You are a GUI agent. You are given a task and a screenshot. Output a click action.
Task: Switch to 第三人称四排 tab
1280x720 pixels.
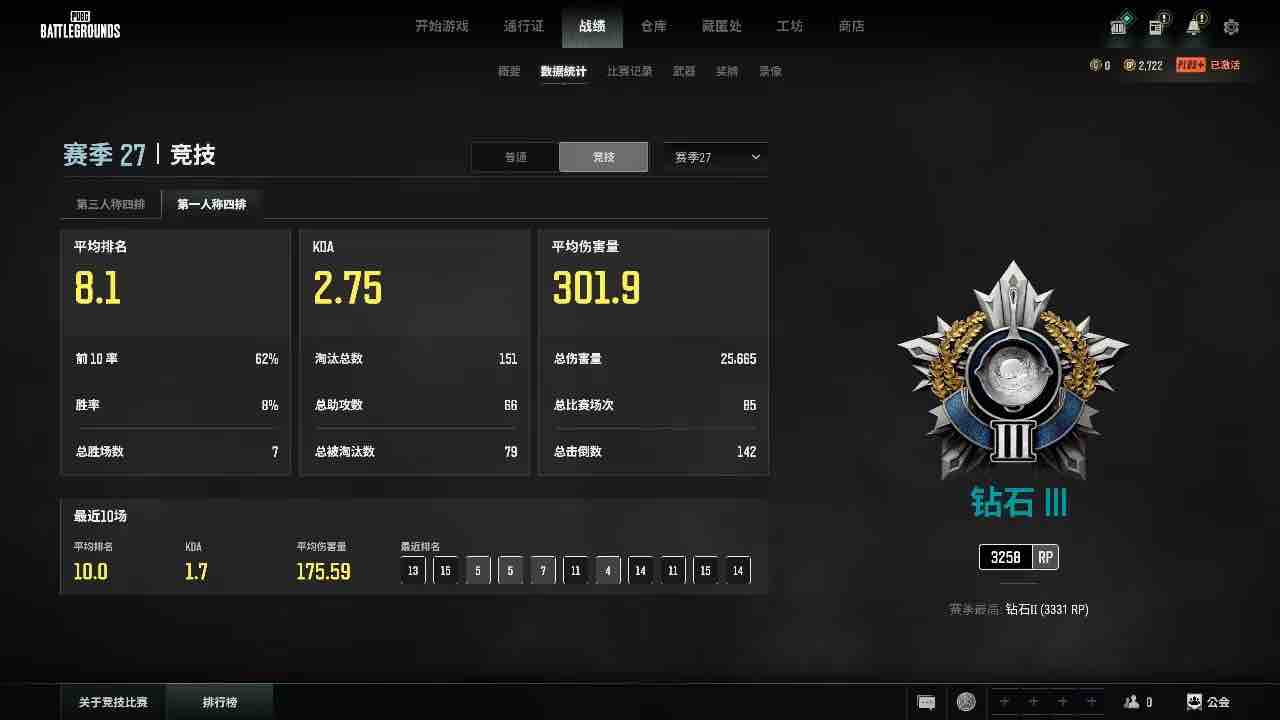click(110, 203)
